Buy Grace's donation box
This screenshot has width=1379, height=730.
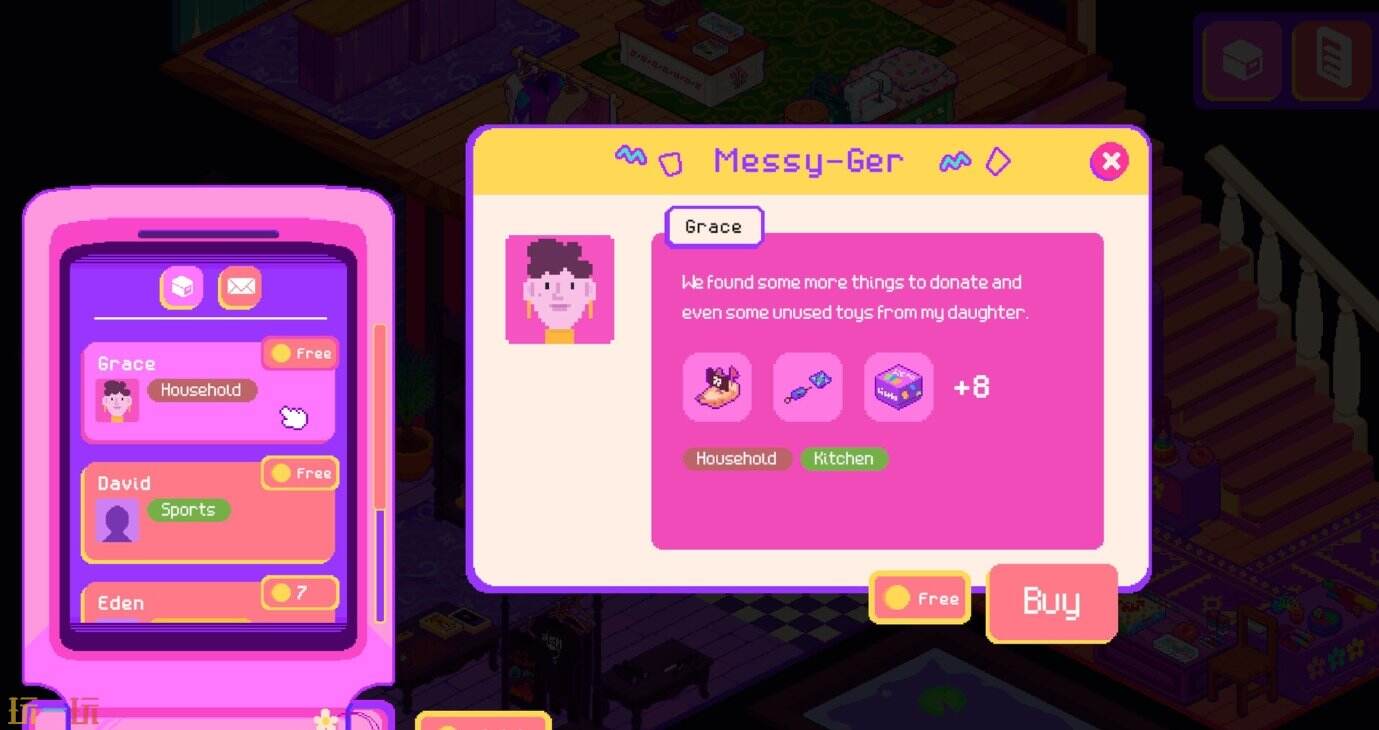tap(1051, 602)
